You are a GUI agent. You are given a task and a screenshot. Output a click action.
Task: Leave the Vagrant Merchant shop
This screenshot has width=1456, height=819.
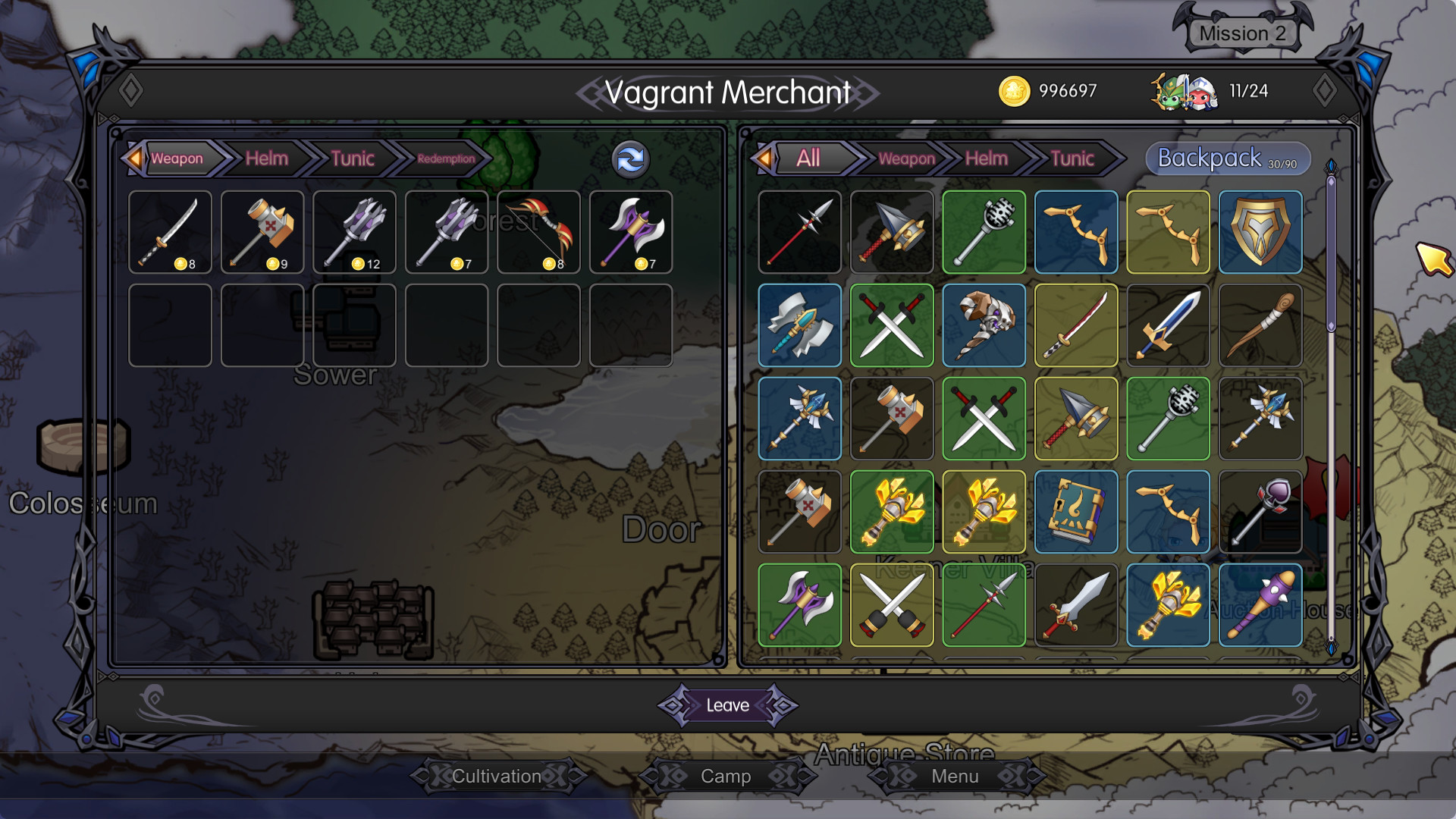727,705
